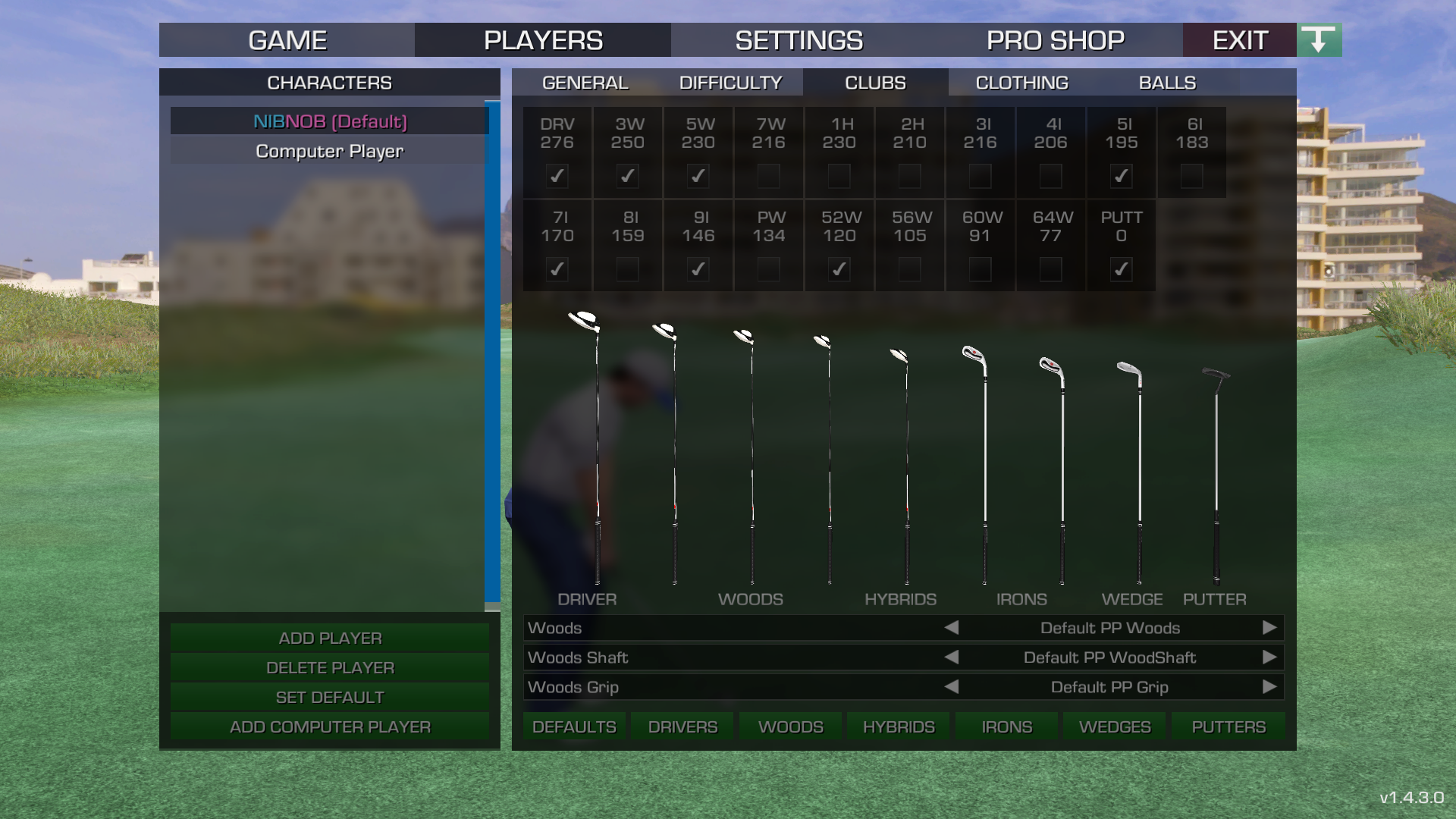Open the Balls tab
Image resolution: width=1456 pixels, height=819 pixels.
pyautogui.click(x=1167, y=83)
